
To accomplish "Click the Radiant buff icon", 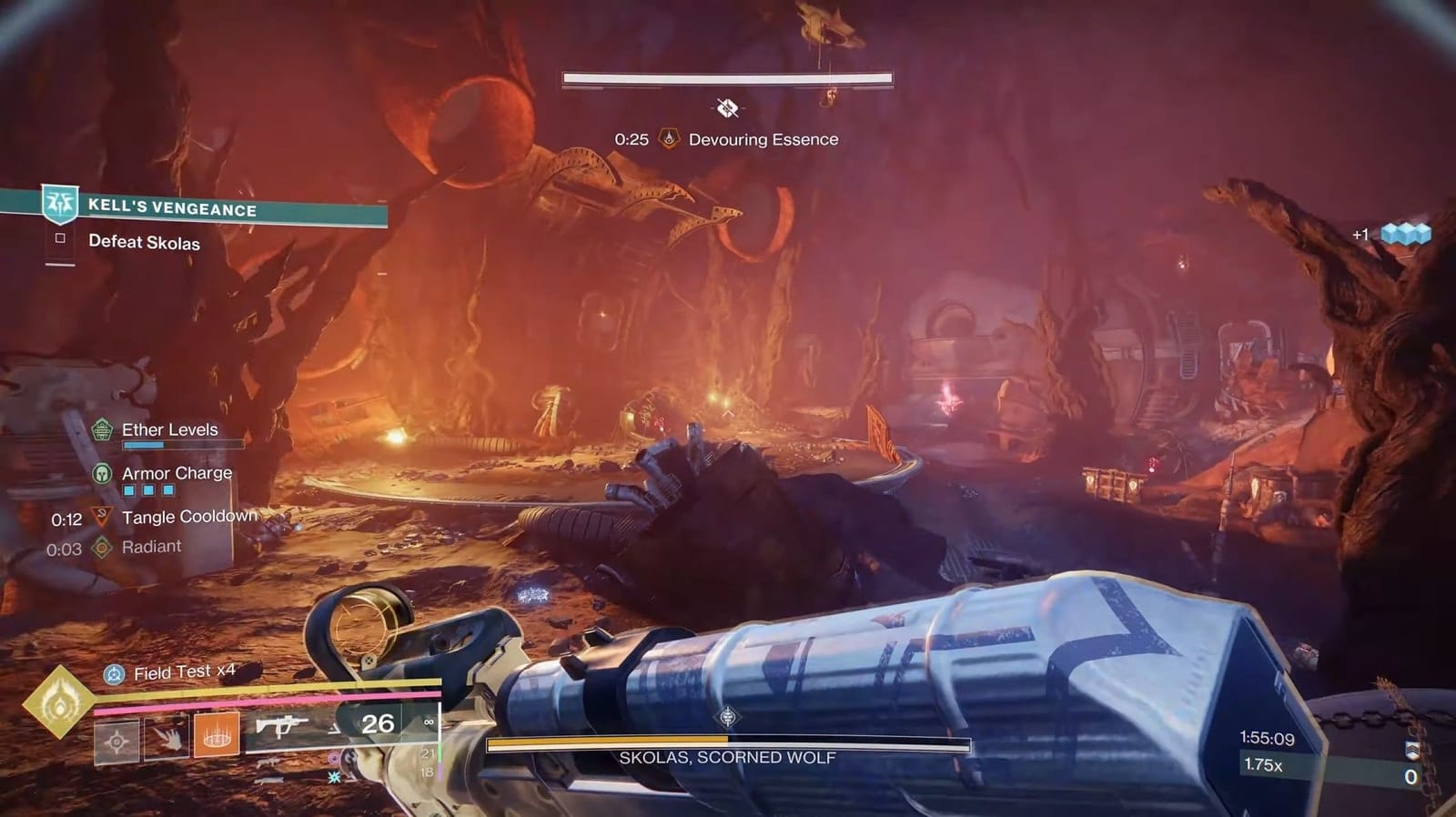I will (100, 546).
